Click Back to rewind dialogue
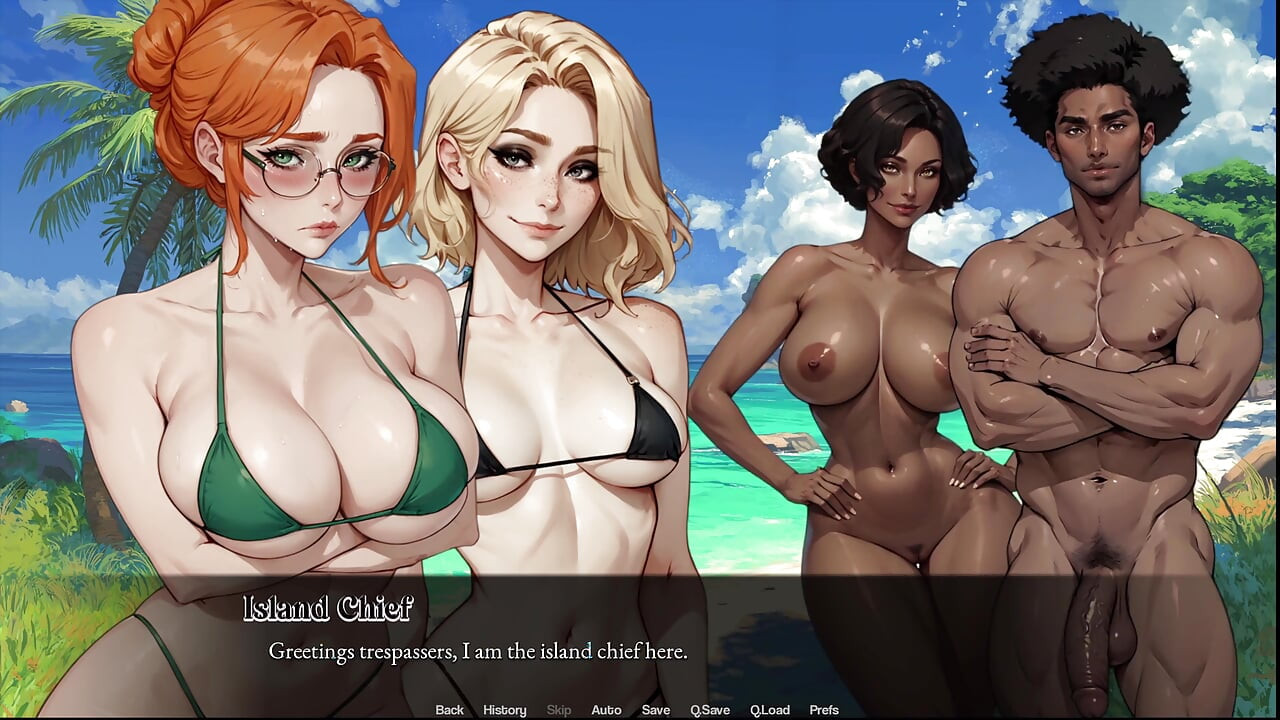The width and height of the screenshot is (1280, 720). [449, 709]
